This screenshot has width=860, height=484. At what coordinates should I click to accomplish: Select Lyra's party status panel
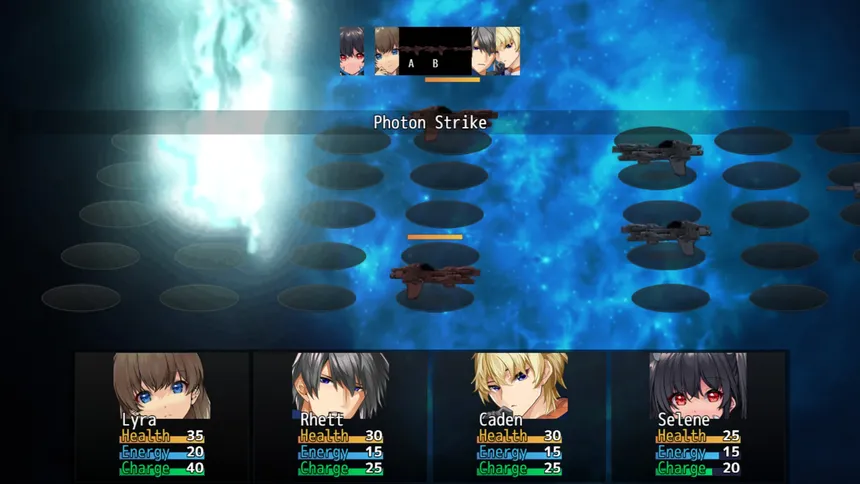click(162, 413)
